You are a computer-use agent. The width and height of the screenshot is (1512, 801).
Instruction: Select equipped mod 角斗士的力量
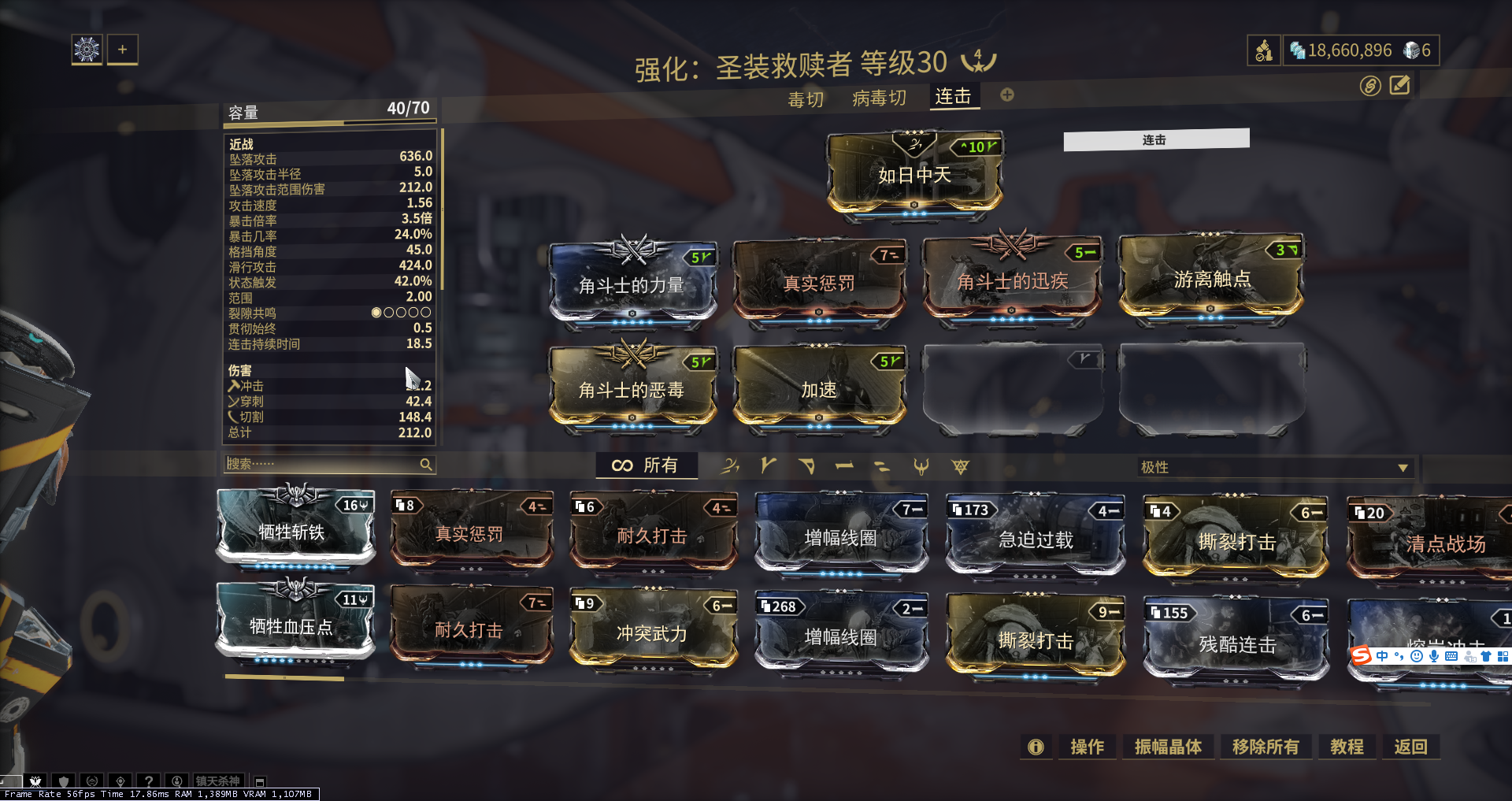coord(632,284)
